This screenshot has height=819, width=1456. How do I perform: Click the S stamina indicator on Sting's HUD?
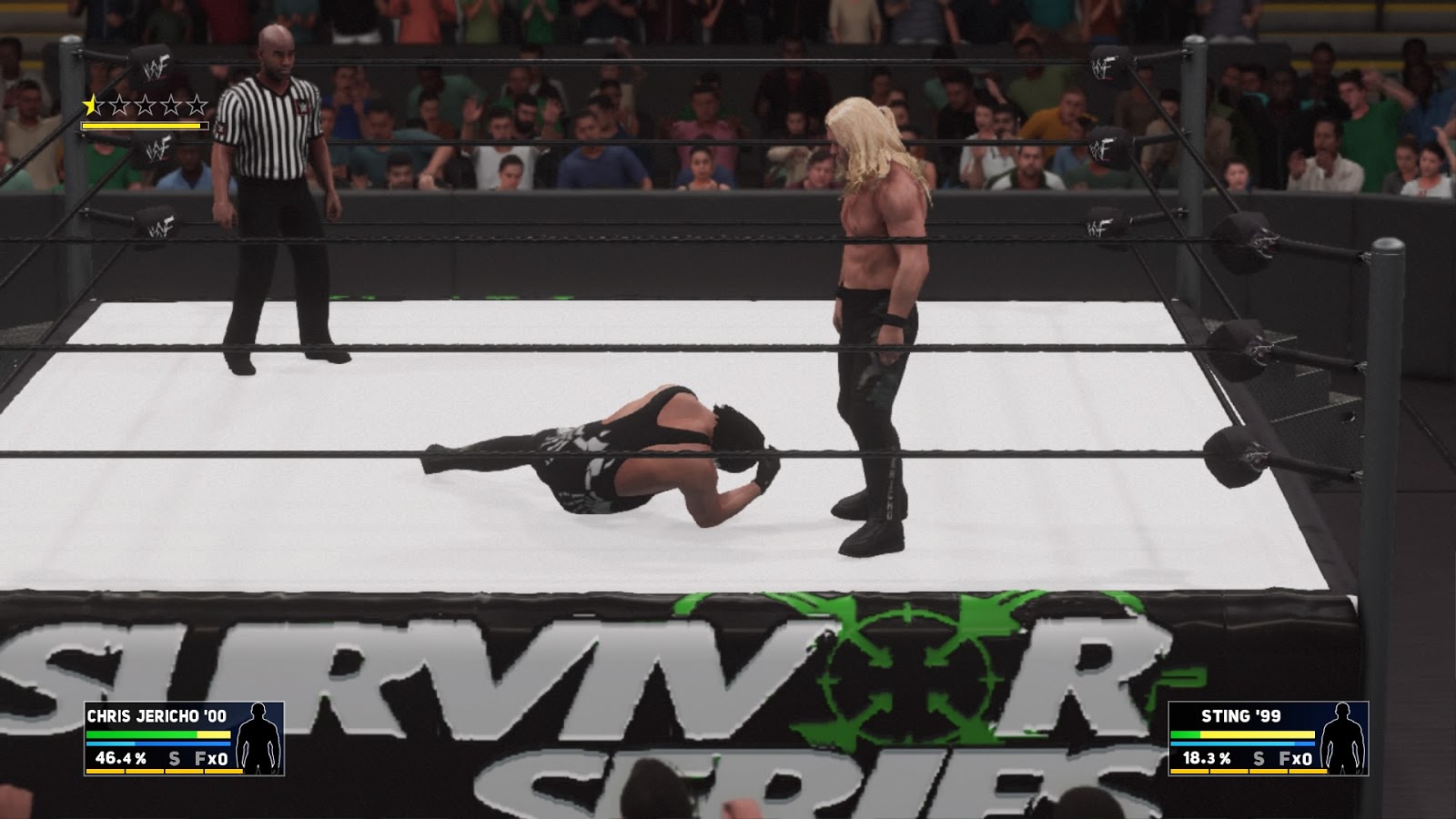tap(1258, 757)
